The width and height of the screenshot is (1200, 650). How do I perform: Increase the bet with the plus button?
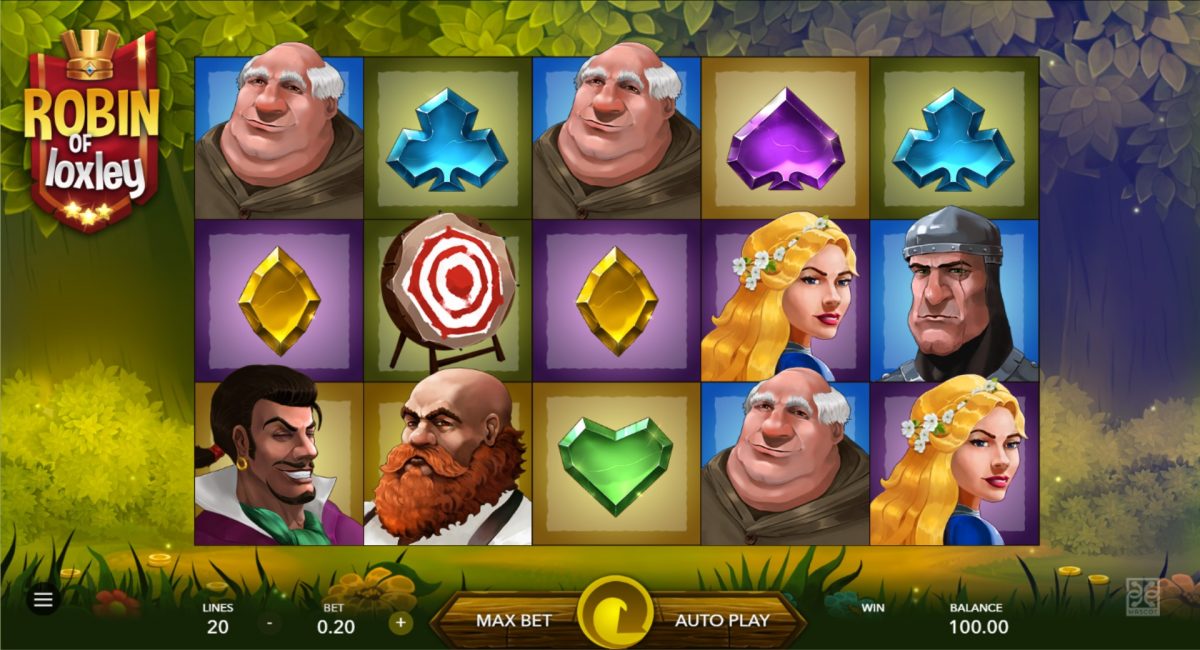click(x=401, y=622)
